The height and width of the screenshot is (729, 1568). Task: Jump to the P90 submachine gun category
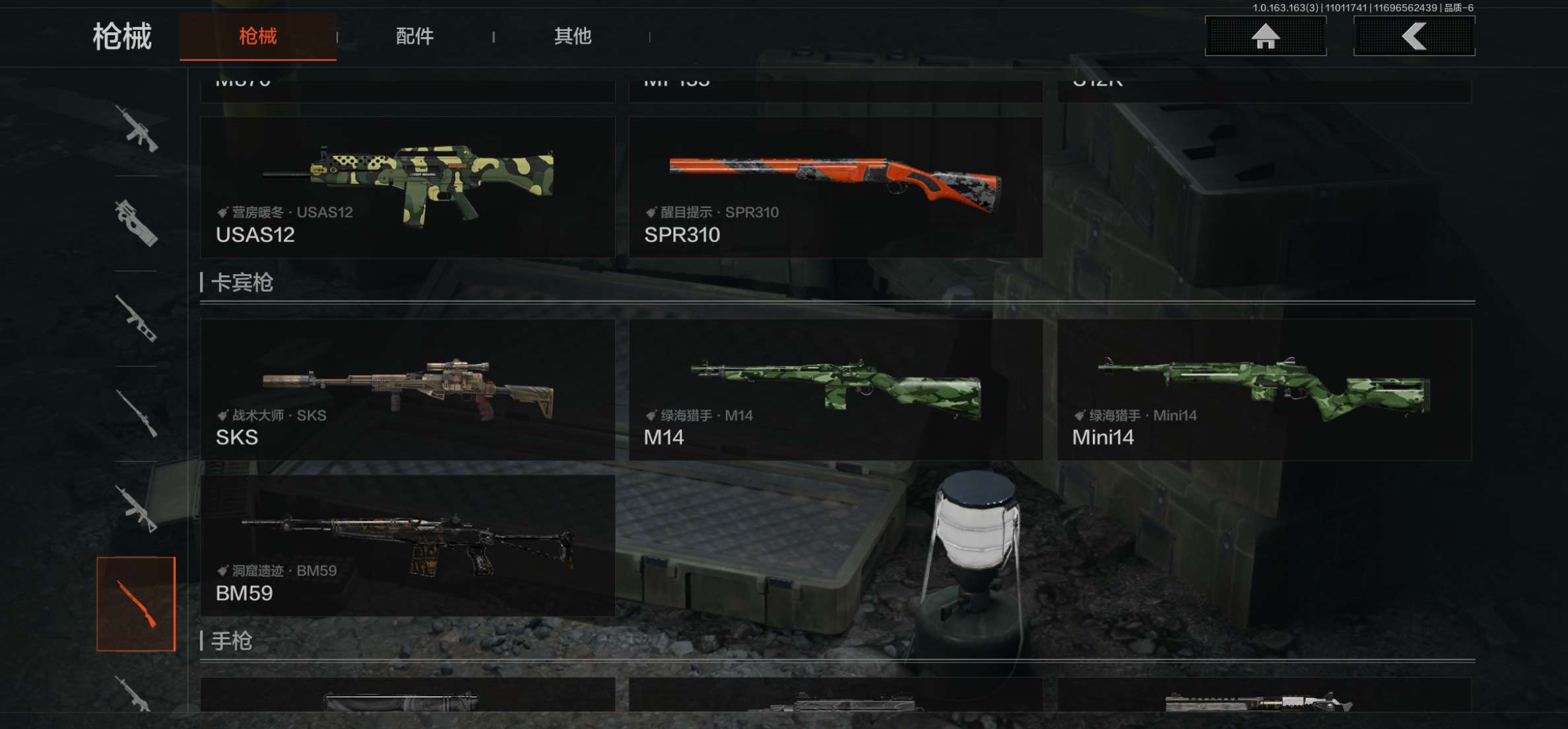tap(136, 223)
